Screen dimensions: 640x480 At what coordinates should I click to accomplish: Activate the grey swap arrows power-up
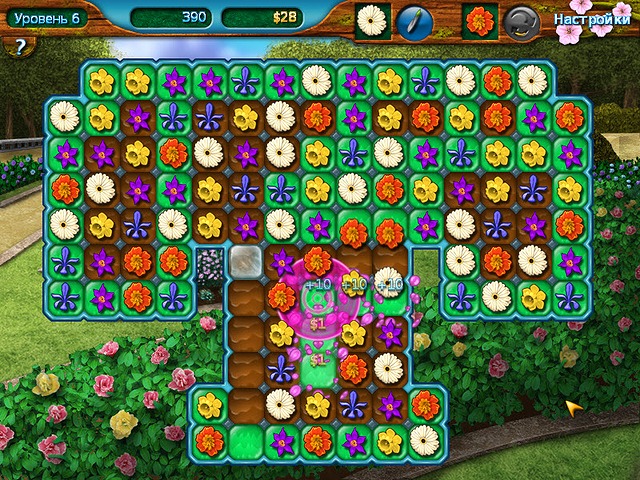pos(519,21)
